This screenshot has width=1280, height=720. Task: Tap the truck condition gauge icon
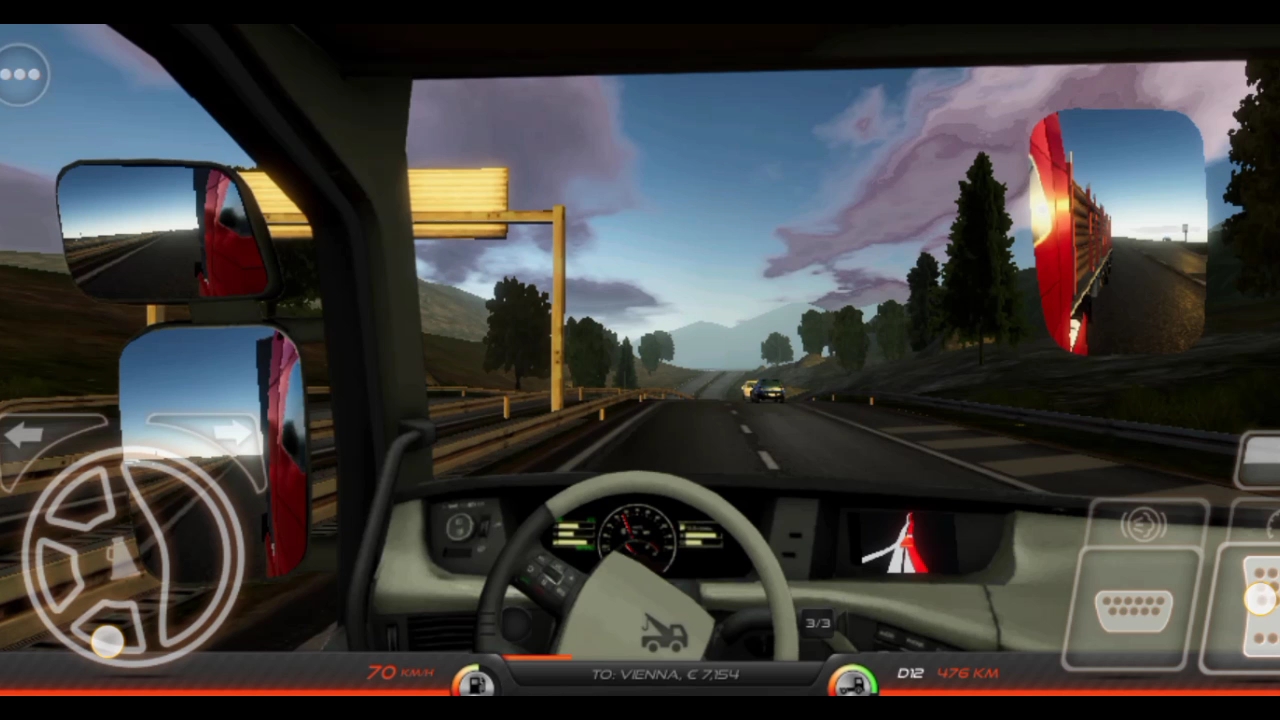point(852,683)
